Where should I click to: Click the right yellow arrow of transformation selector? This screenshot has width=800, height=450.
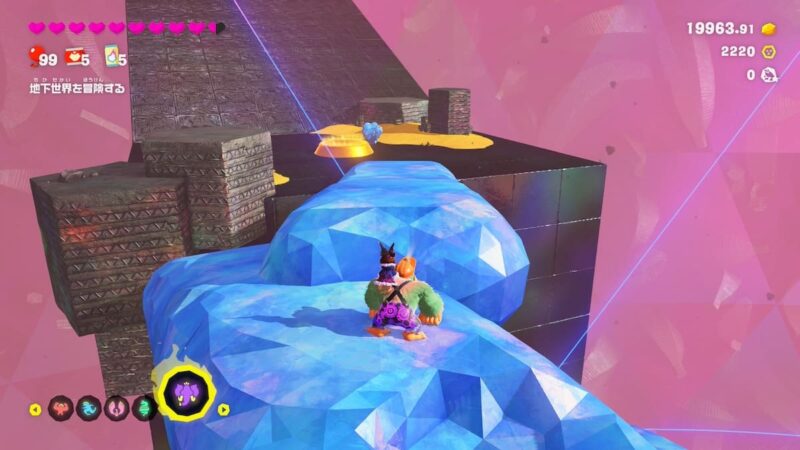tap(224, 409)
